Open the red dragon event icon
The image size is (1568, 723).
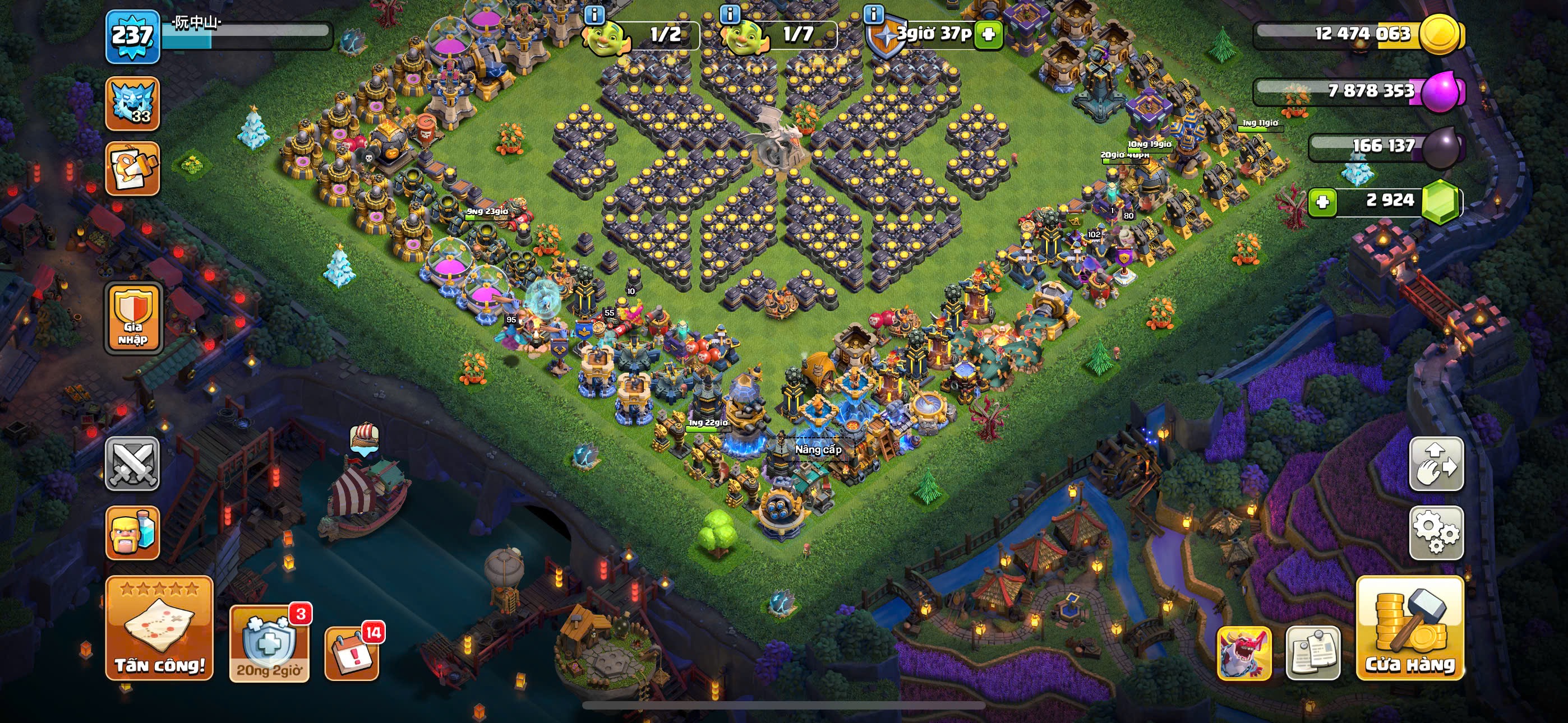[1244, 652]
